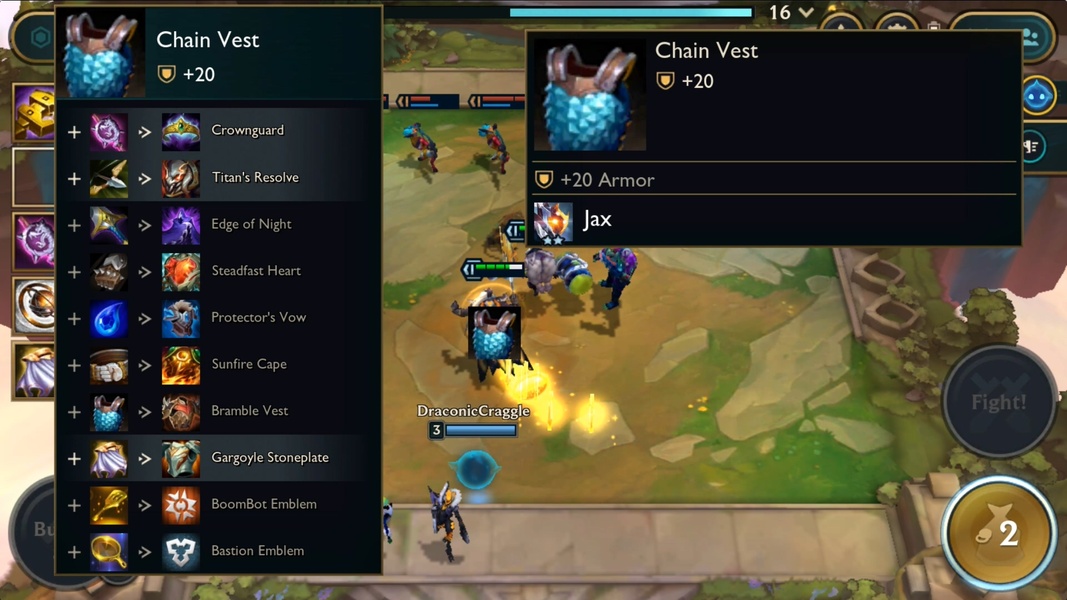Choose the Titan's Resolve combination
1067x600 pixels.
pos(220,178)
